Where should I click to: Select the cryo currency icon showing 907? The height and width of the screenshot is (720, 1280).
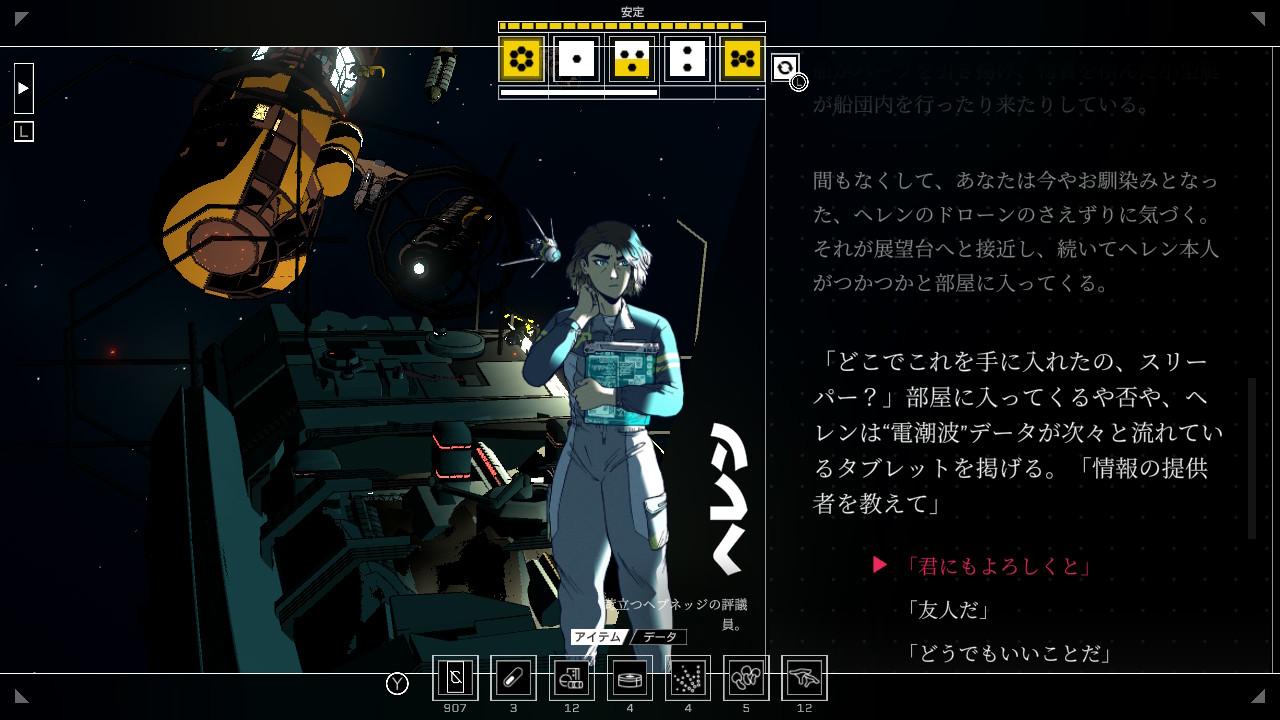click(x=455, y=677)
